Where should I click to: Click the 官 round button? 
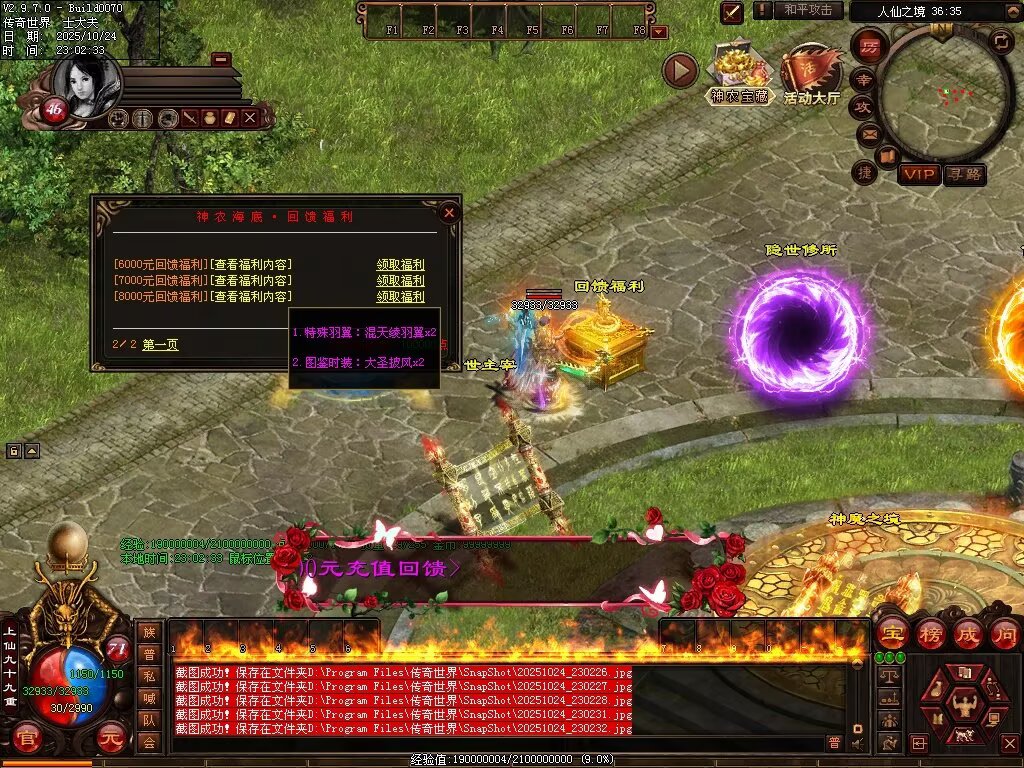click(27, 740)
